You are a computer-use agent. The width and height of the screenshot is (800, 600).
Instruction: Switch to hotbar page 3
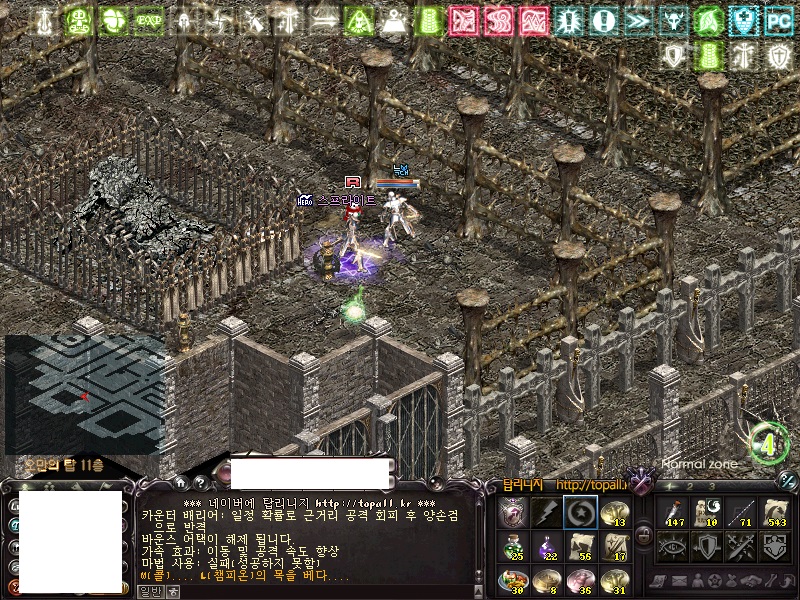711,486
